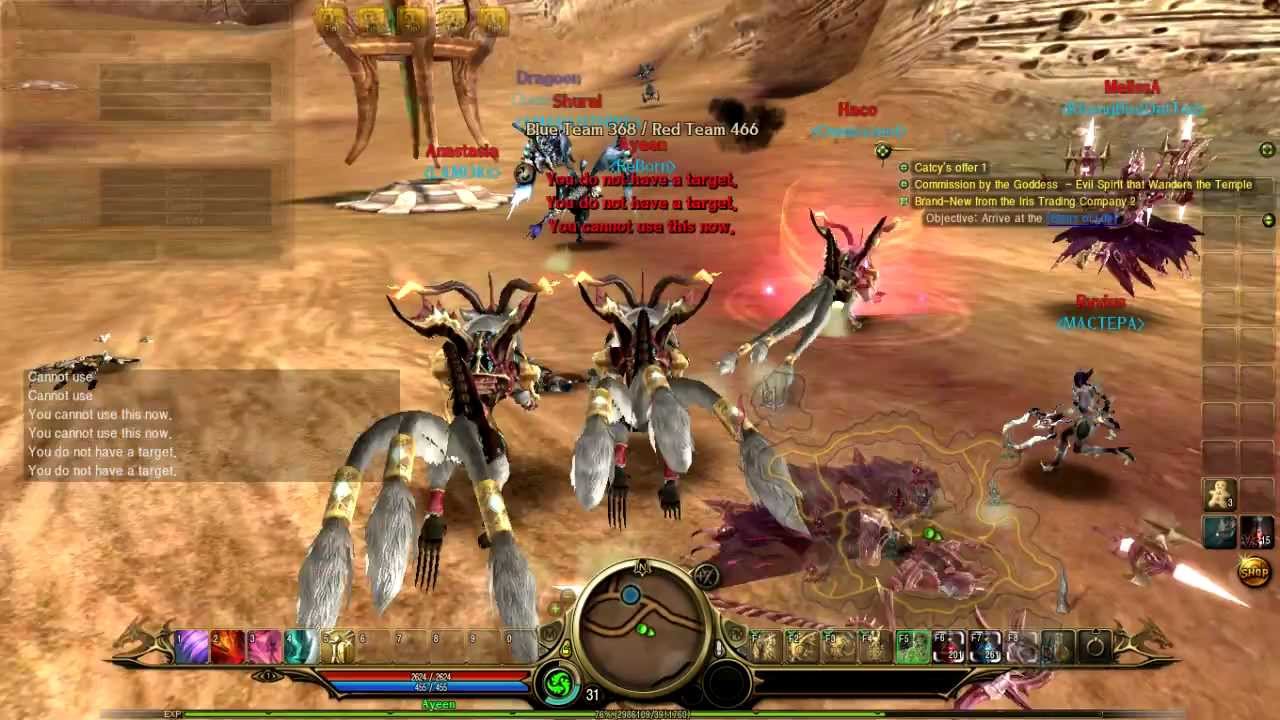Click the N compass marker atop the minimap
This screenshot has height=720, width=1280.
point(643,568)
